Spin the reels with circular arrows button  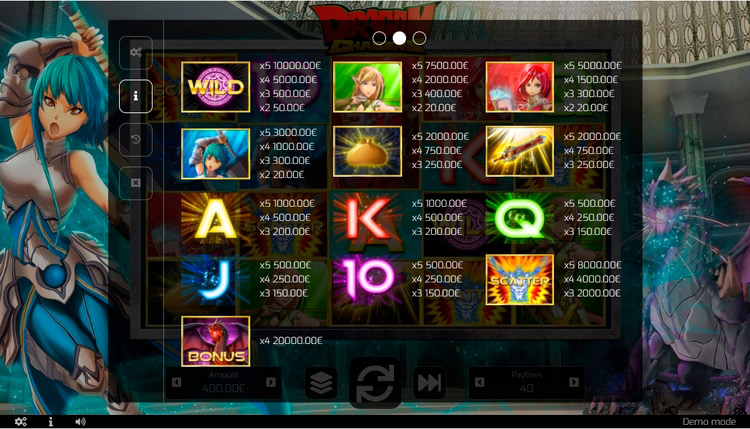(x=375, y=383)
